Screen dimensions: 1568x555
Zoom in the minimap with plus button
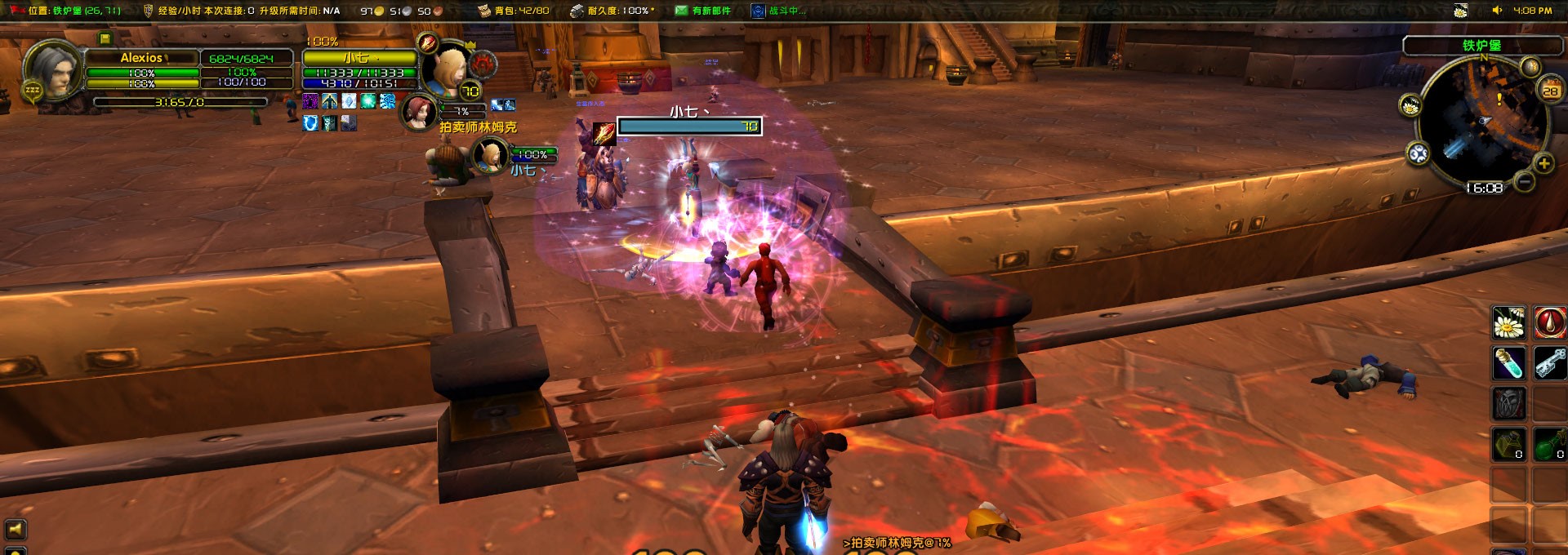1543,163
